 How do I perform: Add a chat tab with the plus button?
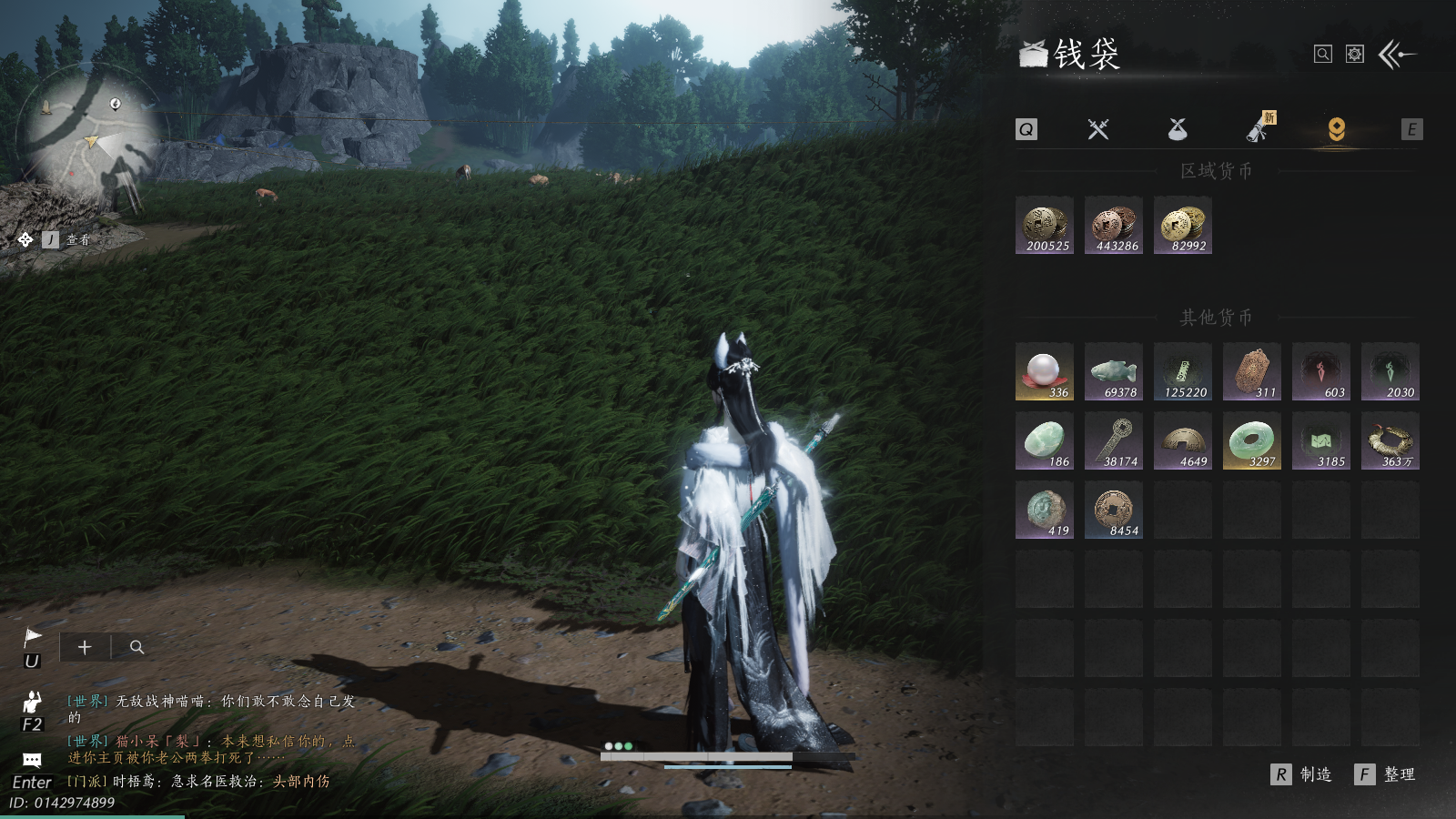[85, 647]
